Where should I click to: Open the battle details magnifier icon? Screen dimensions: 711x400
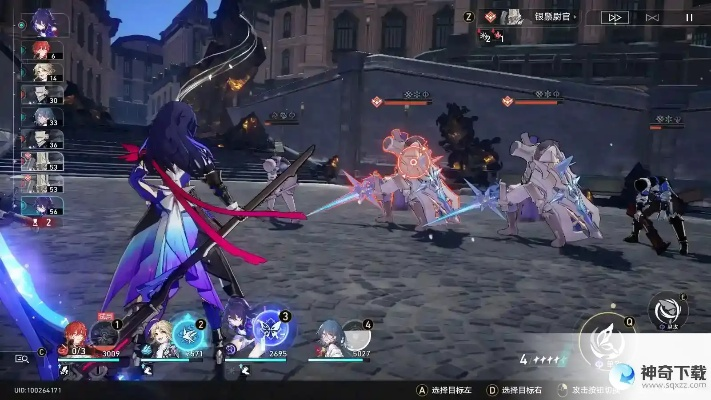(x=21, y=357)
